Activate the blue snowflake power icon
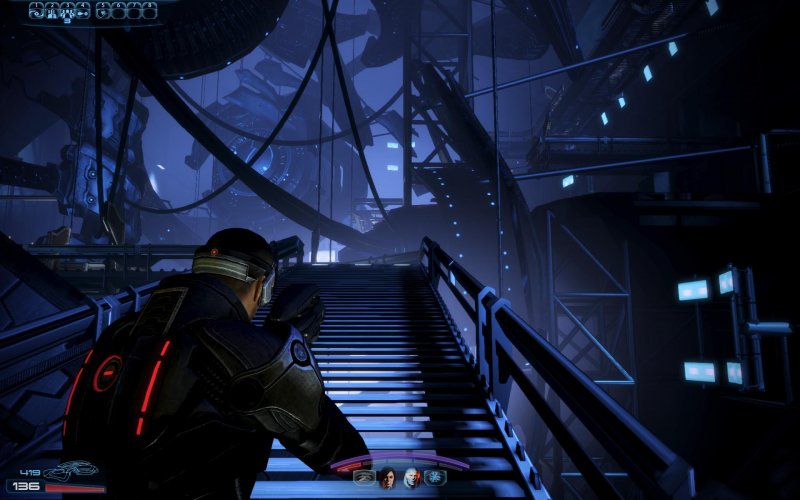 [435, 478]
